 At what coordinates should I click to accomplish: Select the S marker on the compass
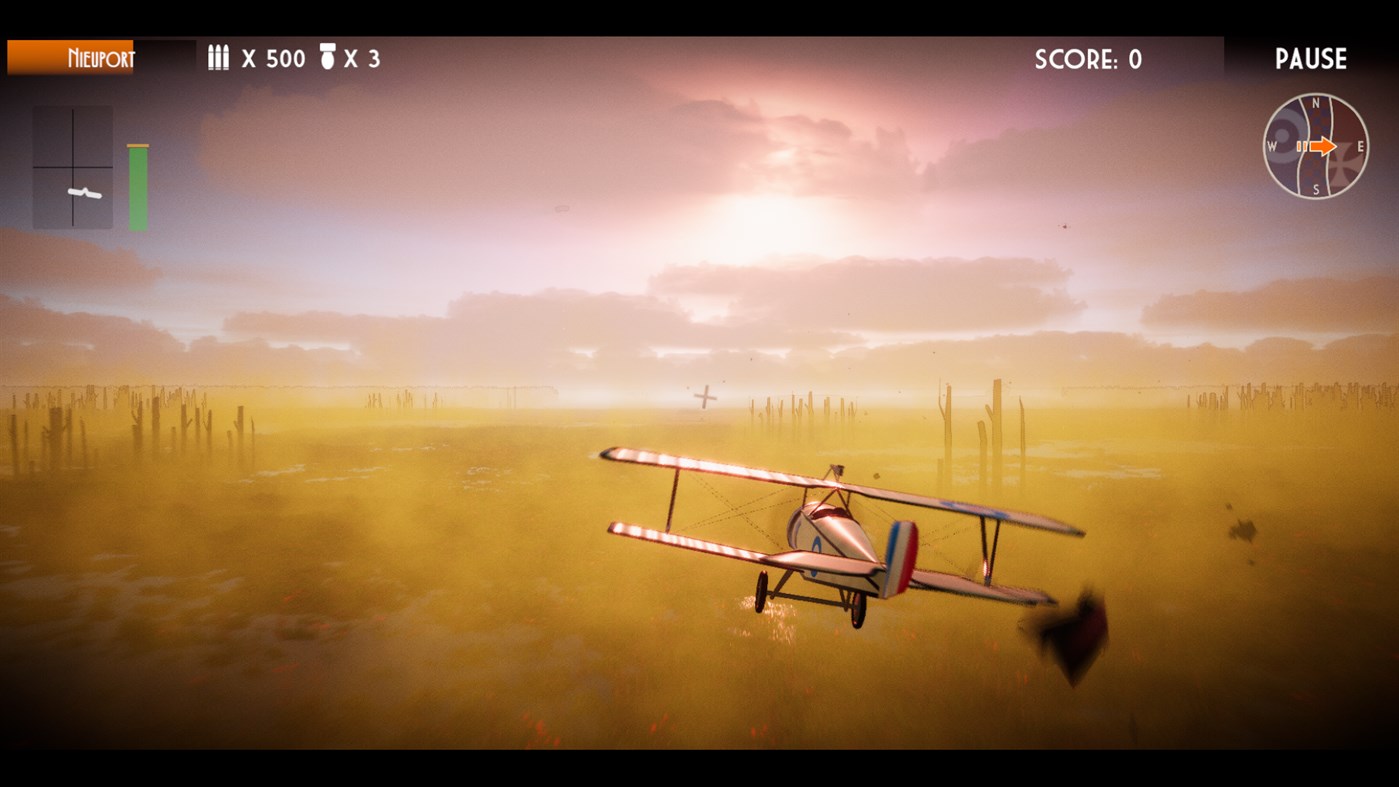click(x=1316, y=189)
